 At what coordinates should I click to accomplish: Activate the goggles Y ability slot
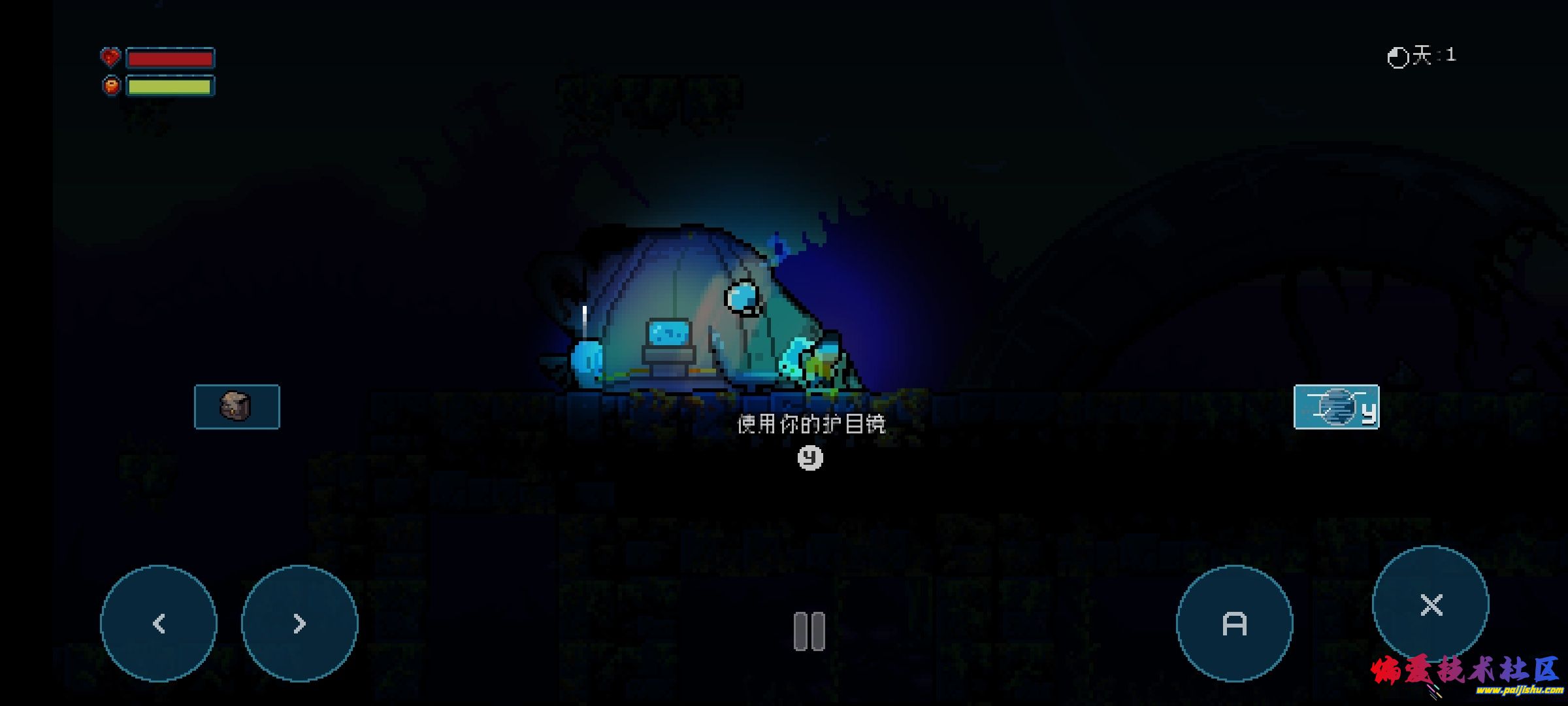pos(1336,407)
